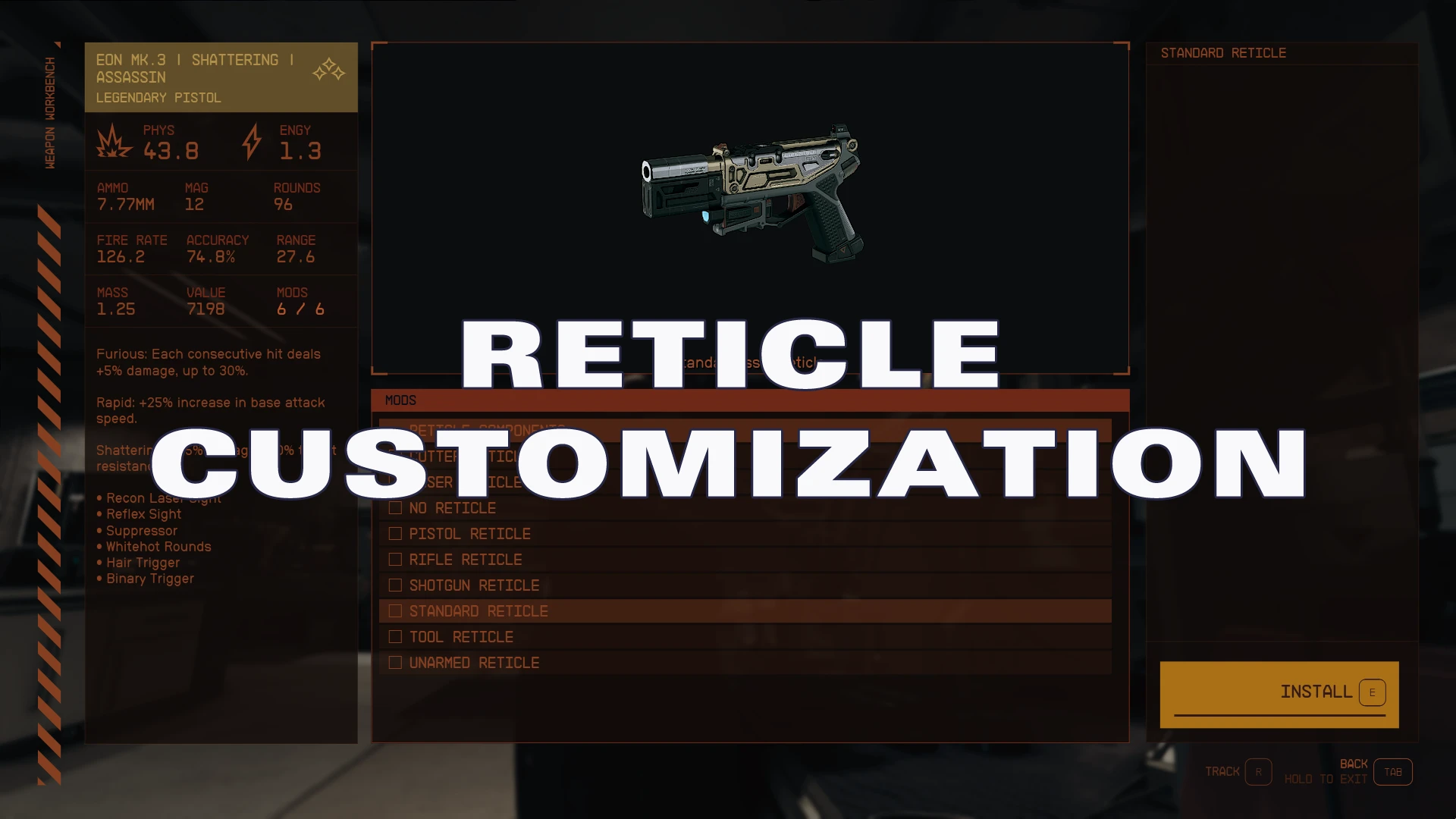Toggle the Shotgun Reticle checkbox
1456x819 pixels.
[395, 585]
